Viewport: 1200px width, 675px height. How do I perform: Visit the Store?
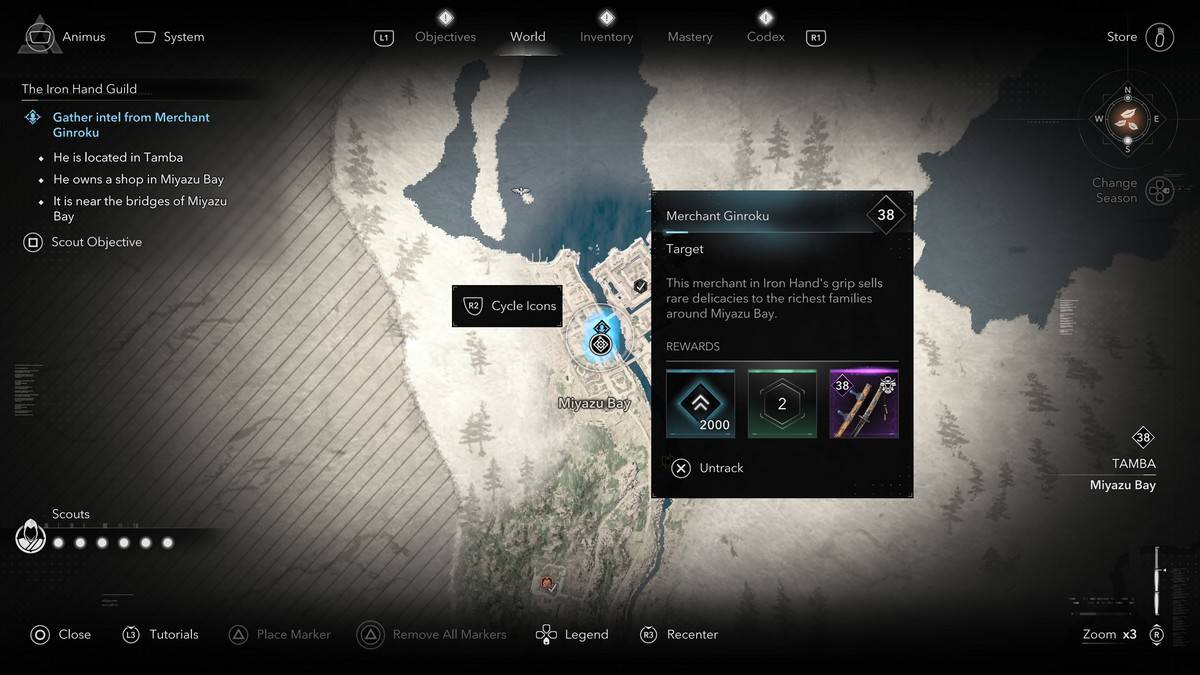pos(1139,37)
